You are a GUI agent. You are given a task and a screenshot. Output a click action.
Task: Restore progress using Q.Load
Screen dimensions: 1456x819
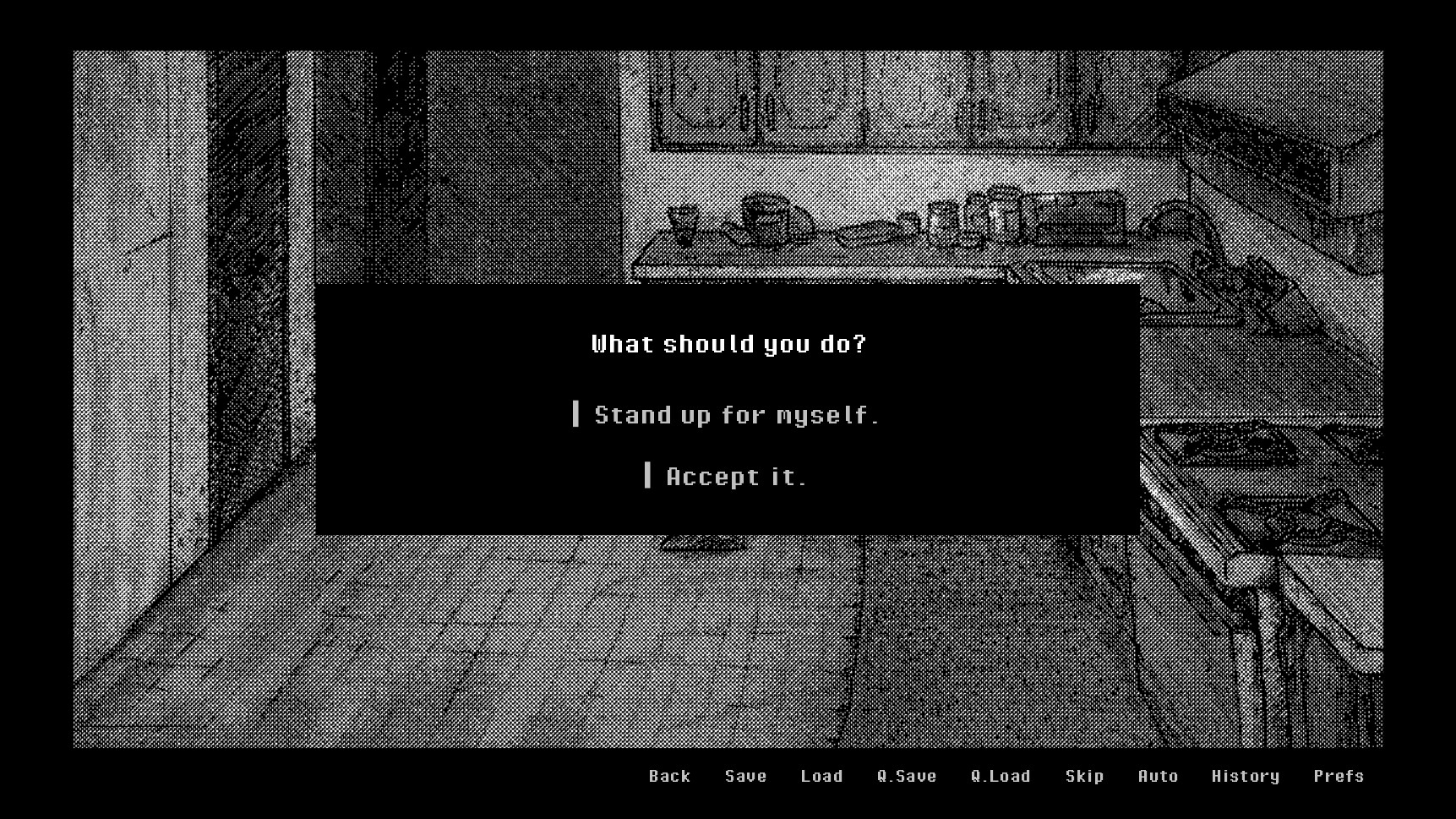(1001, 776)
